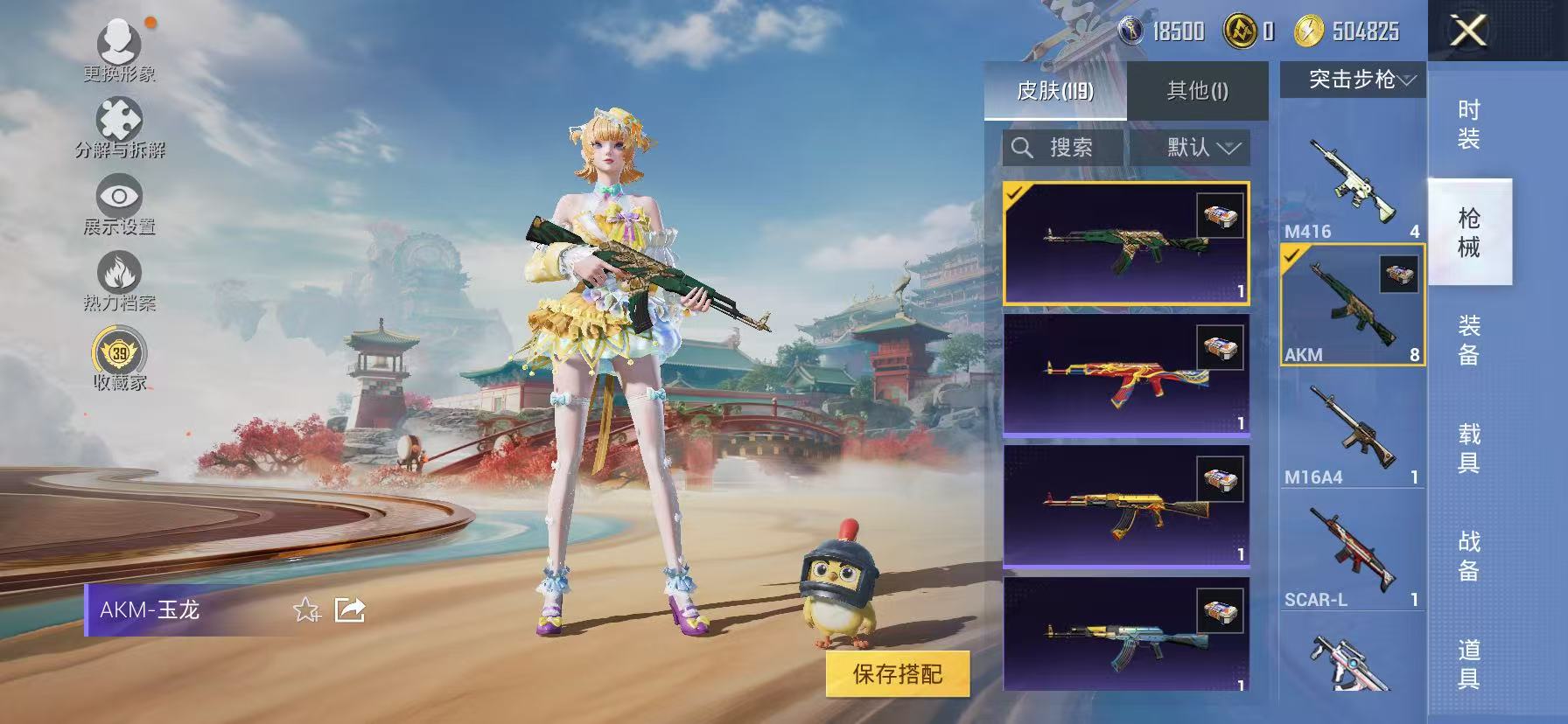Viewport: 1568px width, 724px height.
Task: Open the search 搜索 field
Action: (1059, 147)
